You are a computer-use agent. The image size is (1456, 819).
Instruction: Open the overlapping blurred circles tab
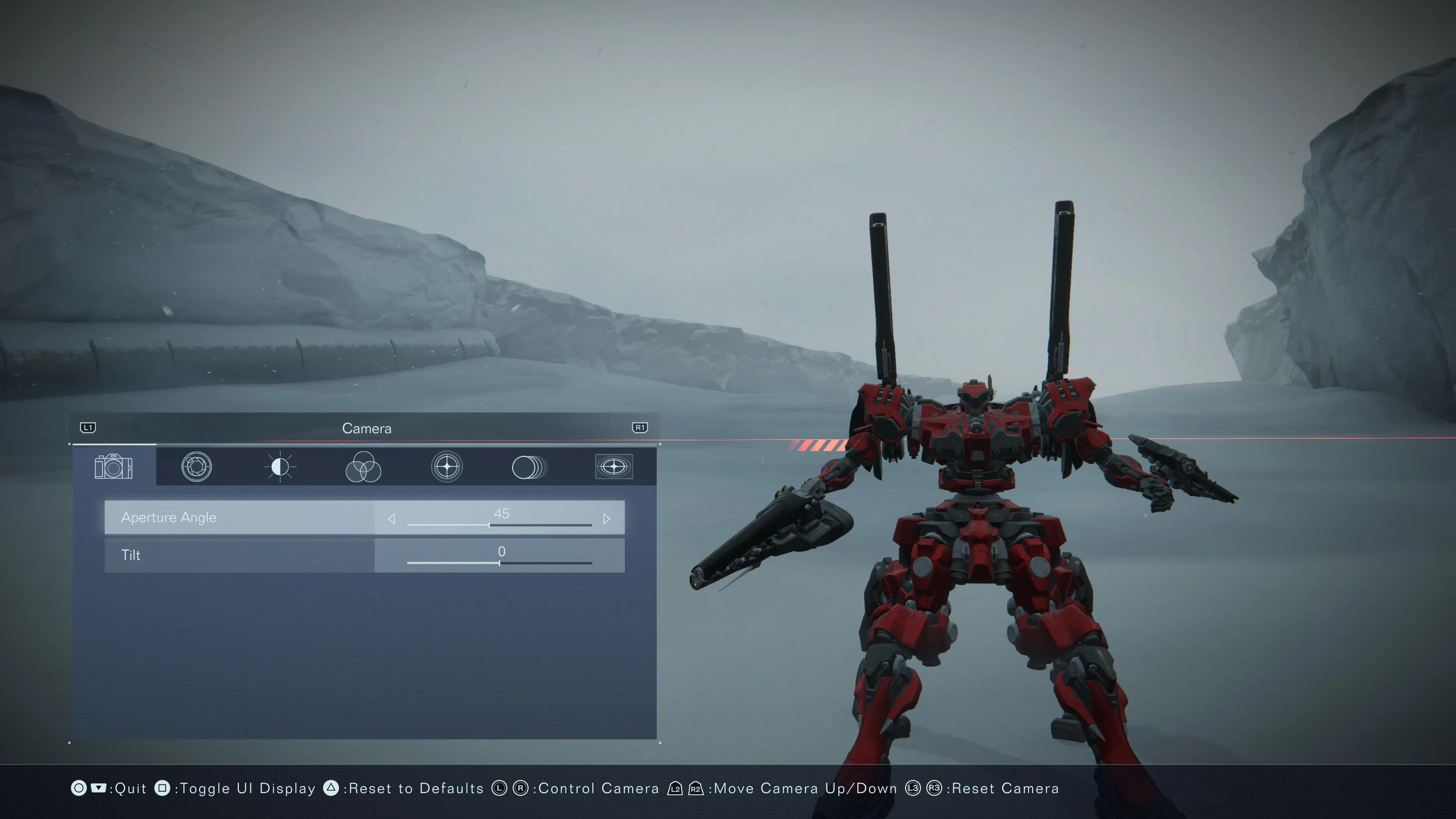[x=529, y=467]
